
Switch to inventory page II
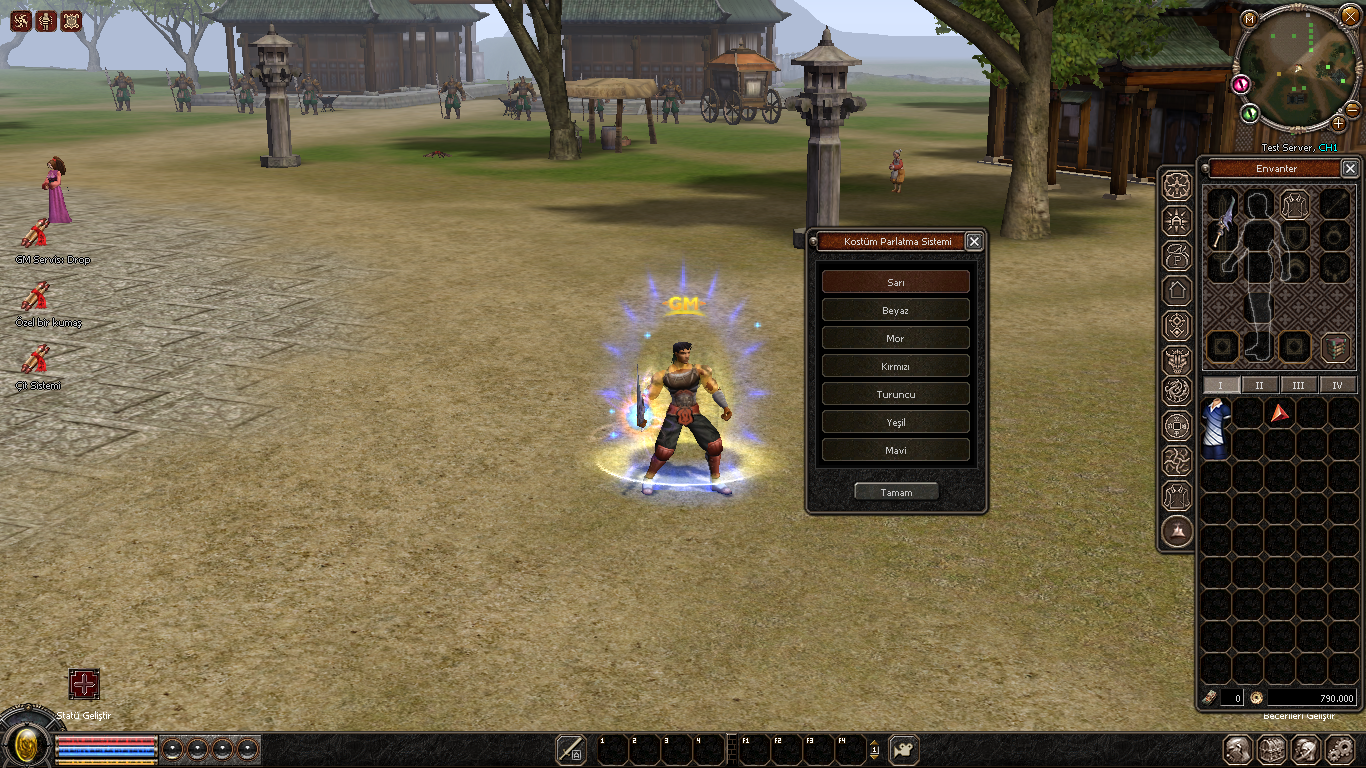1259,385
